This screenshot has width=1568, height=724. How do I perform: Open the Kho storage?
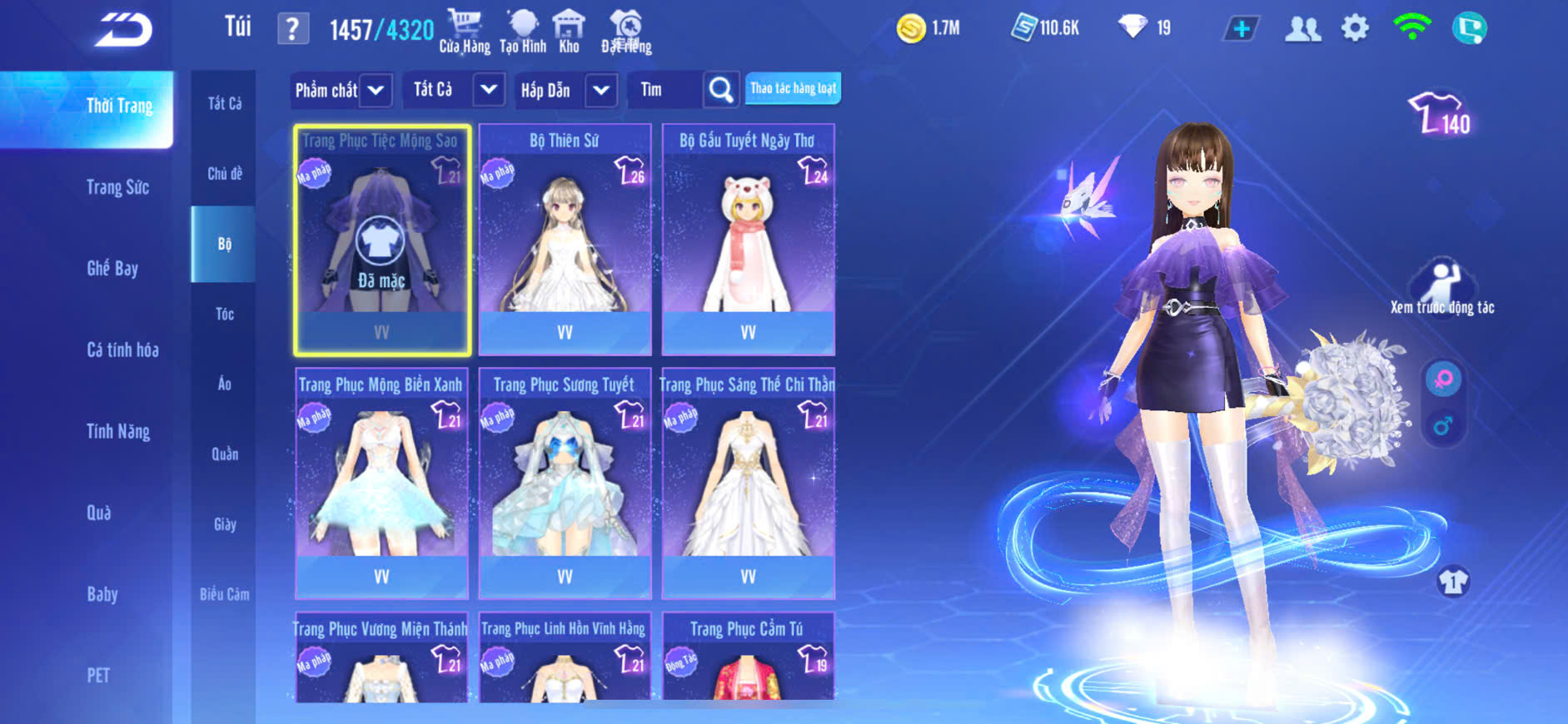(569, 32)
